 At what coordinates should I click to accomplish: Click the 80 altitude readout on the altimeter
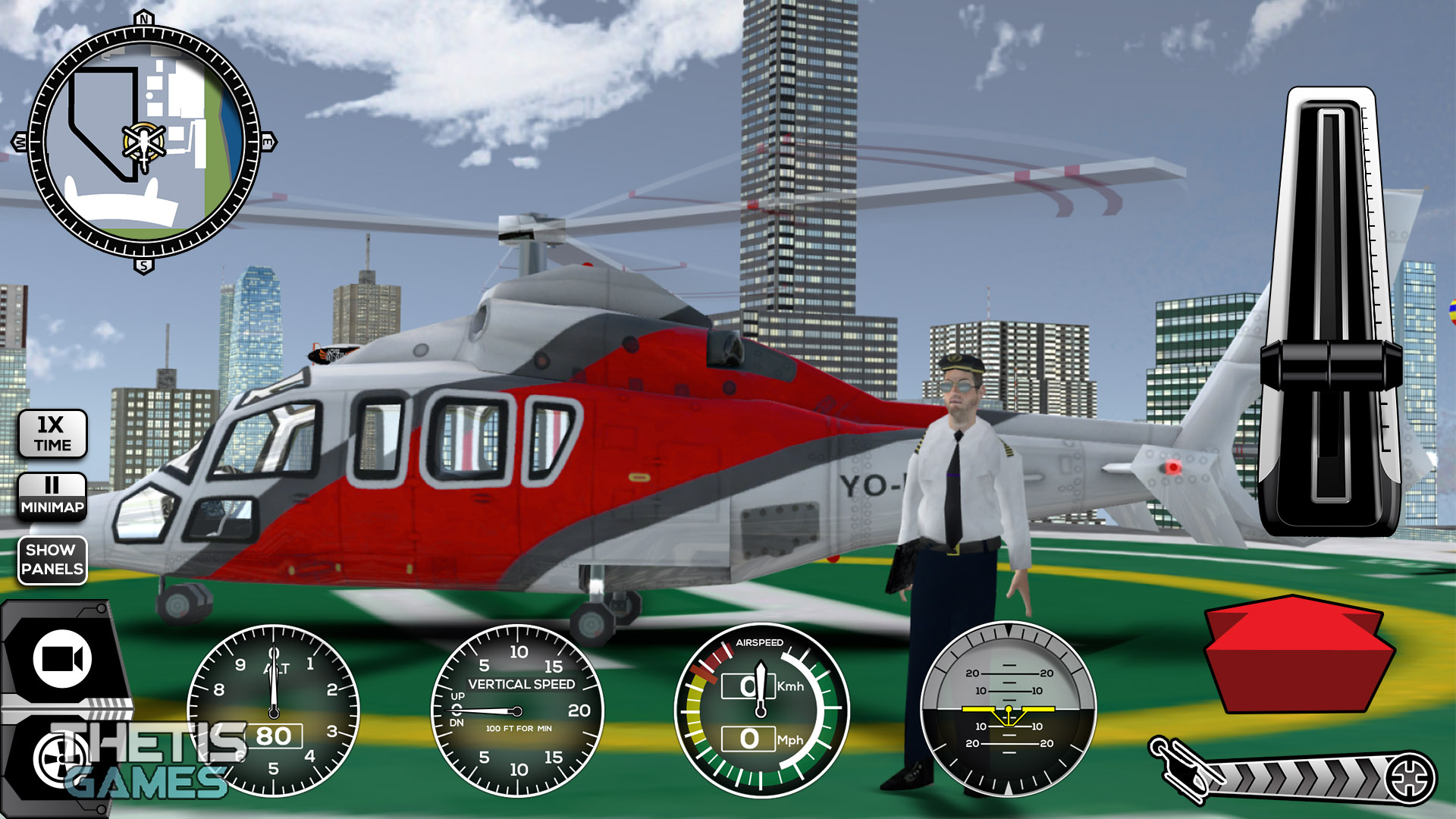point(275,736)
